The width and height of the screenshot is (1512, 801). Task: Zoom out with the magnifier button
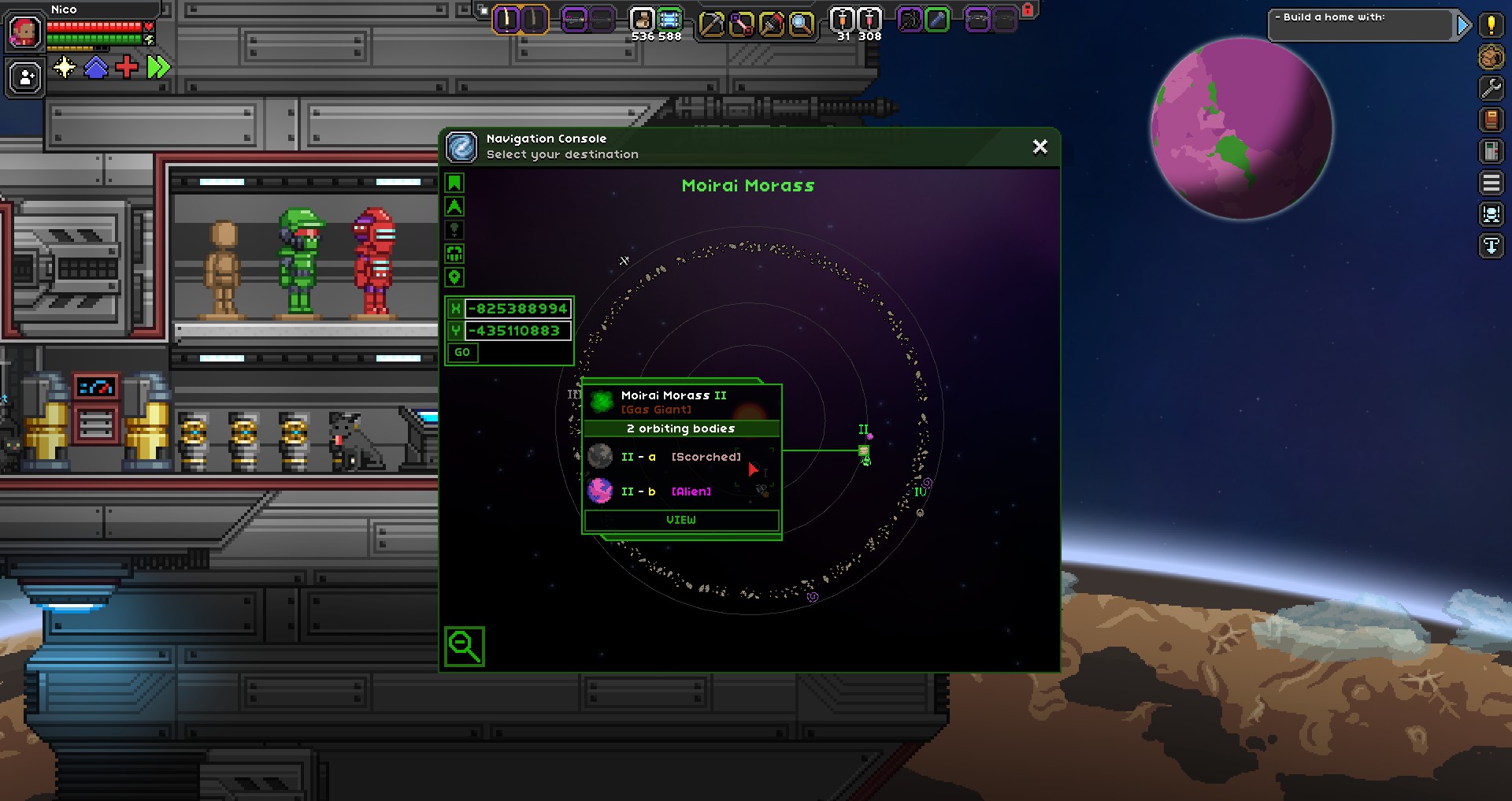click(x=464, y=647)
